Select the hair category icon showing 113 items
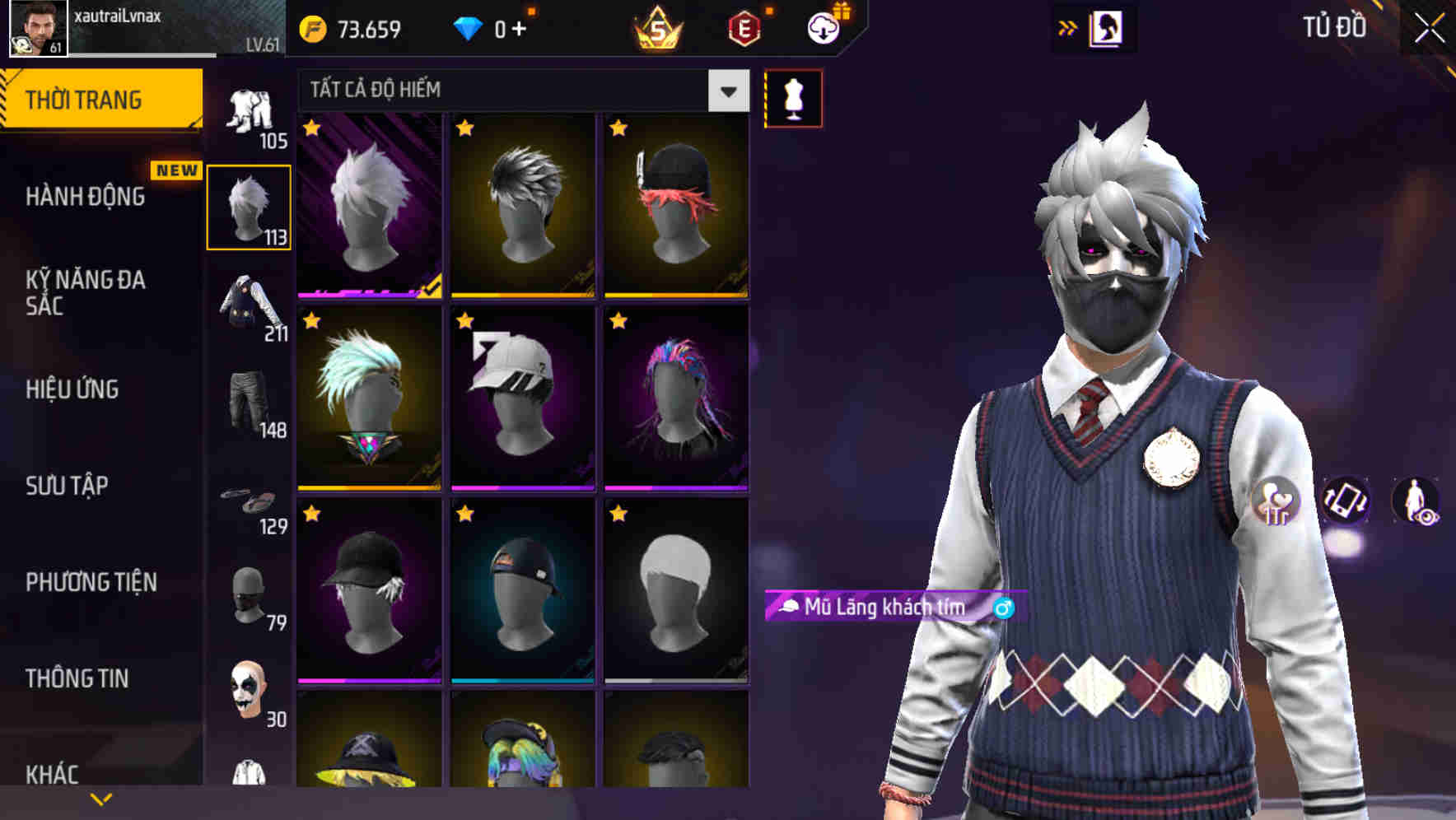 (250, 206)
